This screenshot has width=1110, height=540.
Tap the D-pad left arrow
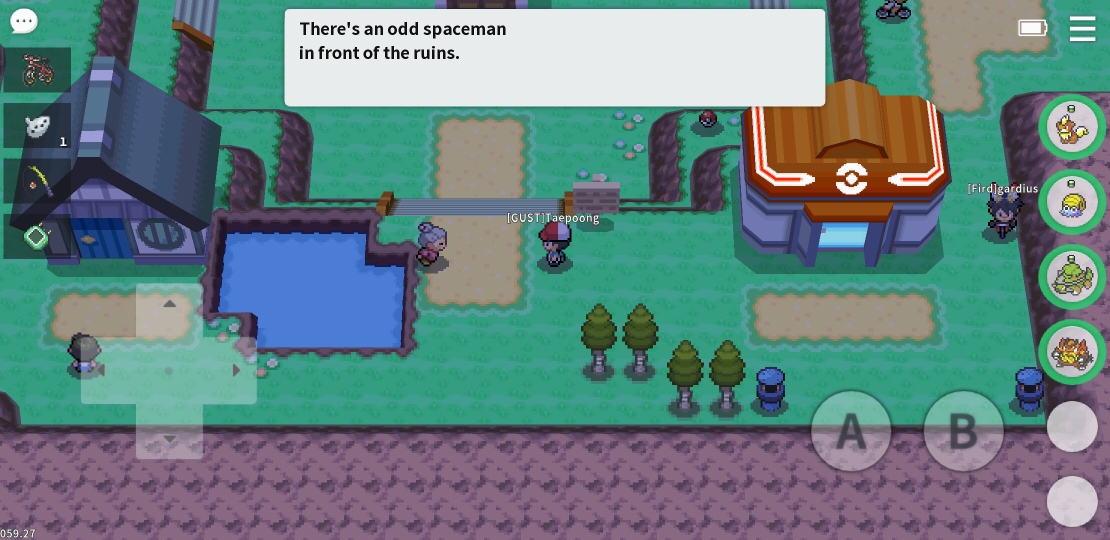[x=100, y=370]
